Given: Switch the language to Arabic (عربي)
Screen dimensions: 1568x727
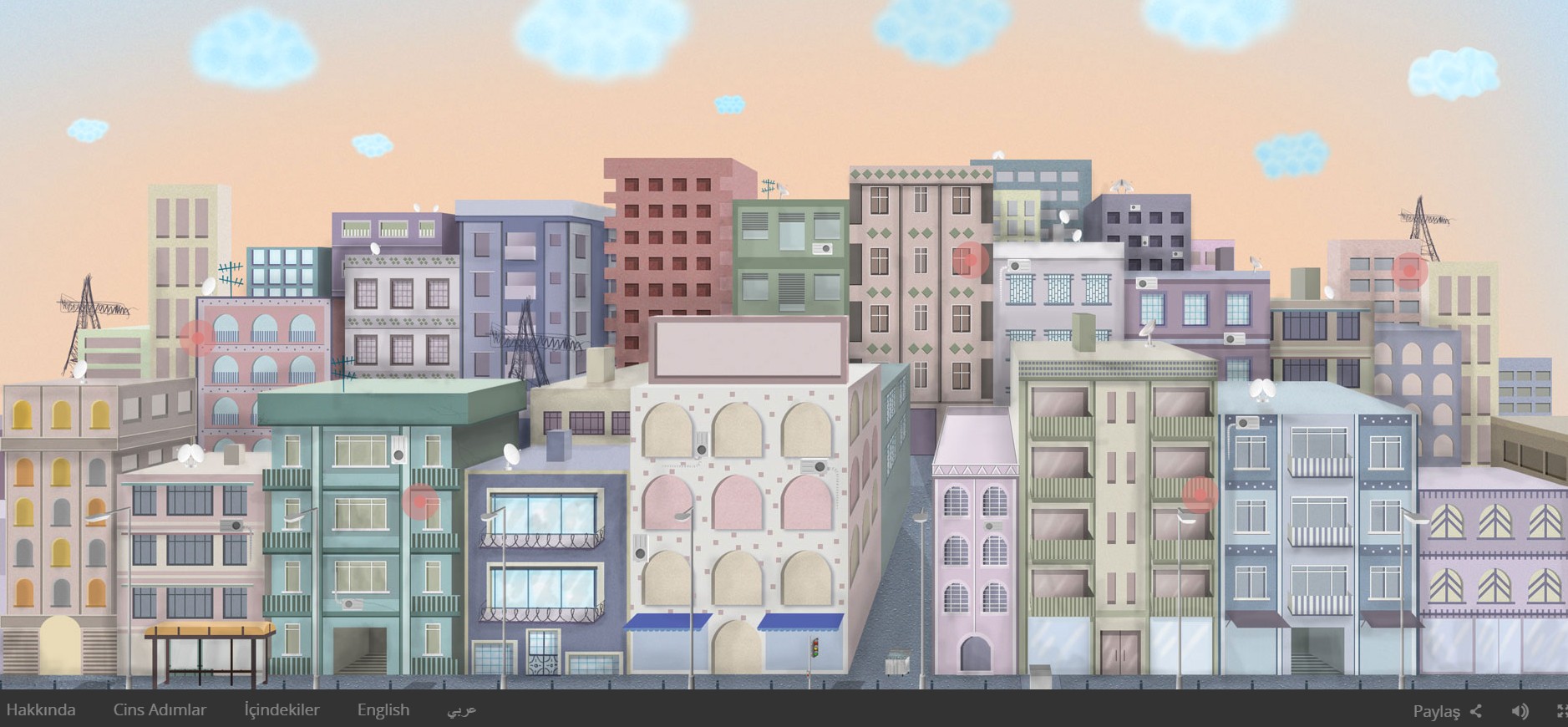Looking at the screenshot, I should [461, 710].
